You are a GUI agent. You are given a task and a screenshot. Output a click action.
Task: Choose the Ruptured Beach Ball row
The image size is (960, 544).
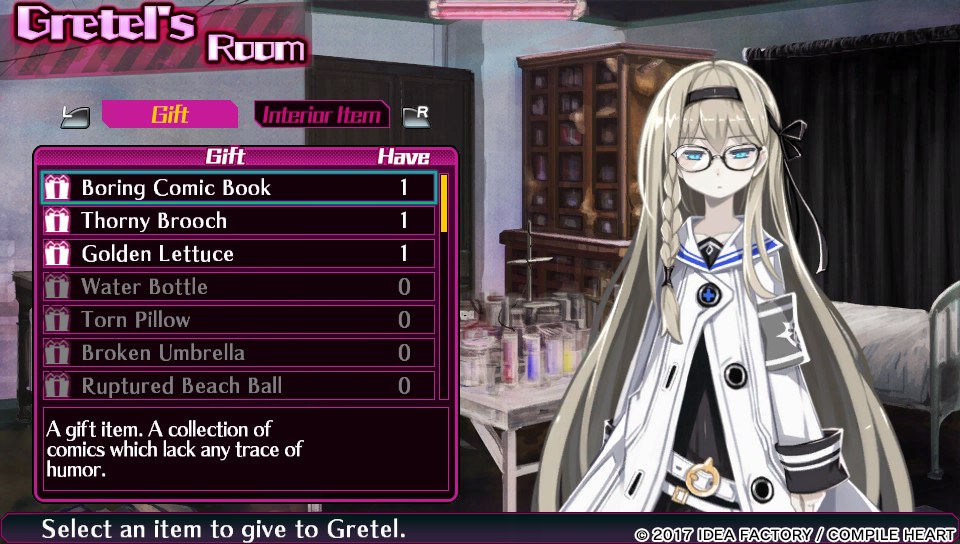click(238, 386)
